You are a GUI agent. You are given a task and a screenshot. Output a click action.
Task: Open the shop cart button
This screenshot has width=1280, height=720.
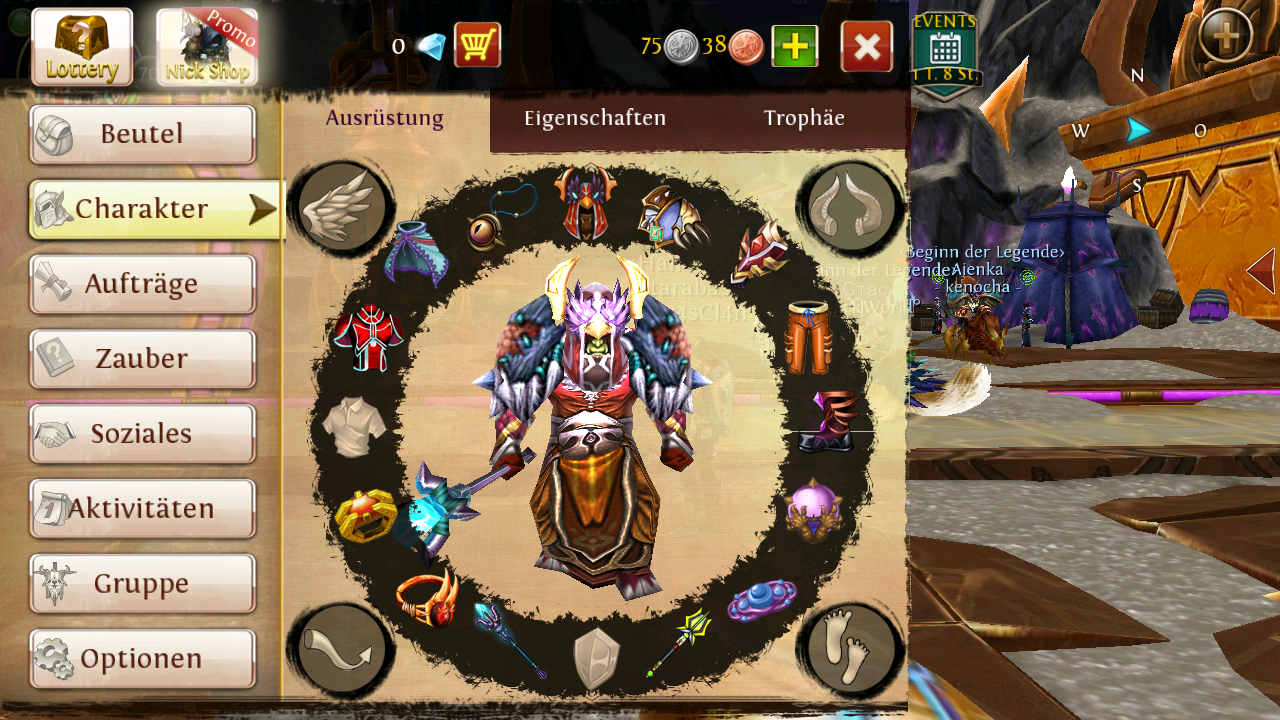[477, 46]
